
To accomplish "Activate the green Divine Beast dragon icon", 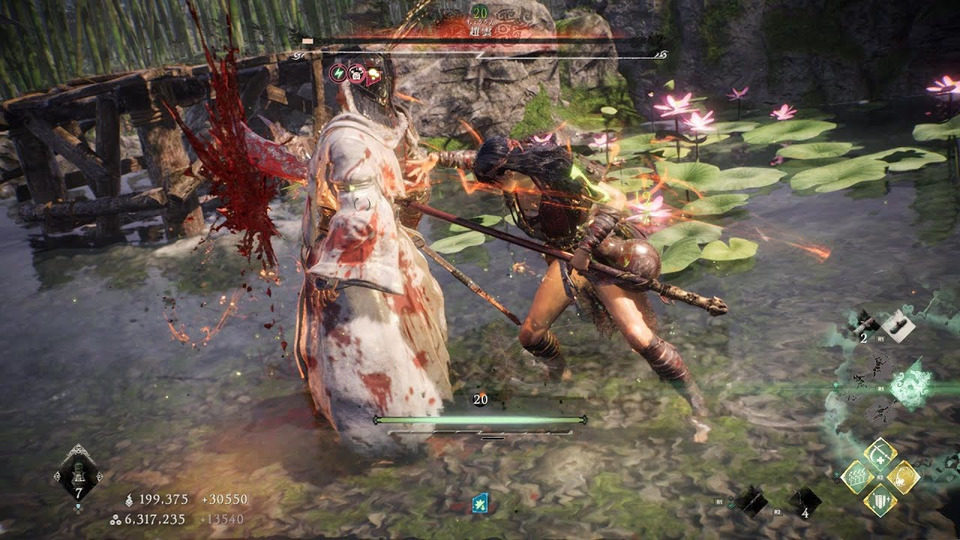I will 911,387.
